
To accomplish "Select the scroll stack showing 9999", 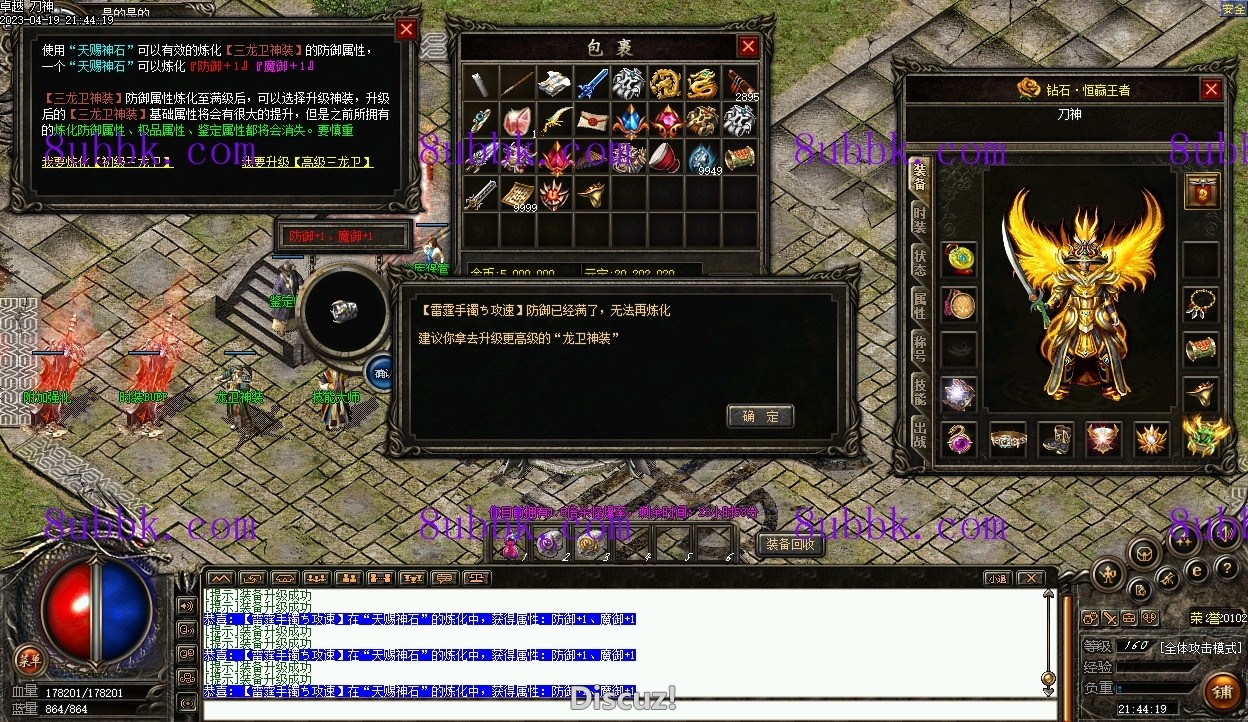I will (x=517, y=194).
